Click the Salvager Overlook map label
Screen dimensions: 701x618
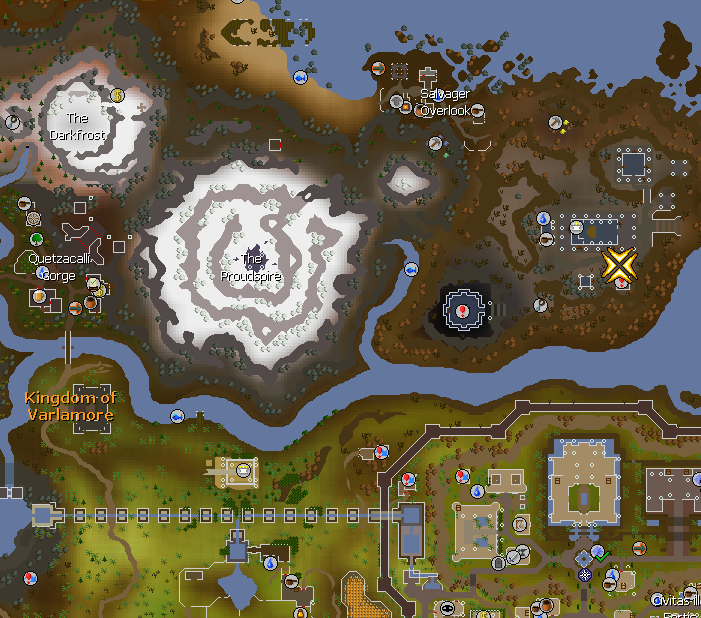point(445,102)
